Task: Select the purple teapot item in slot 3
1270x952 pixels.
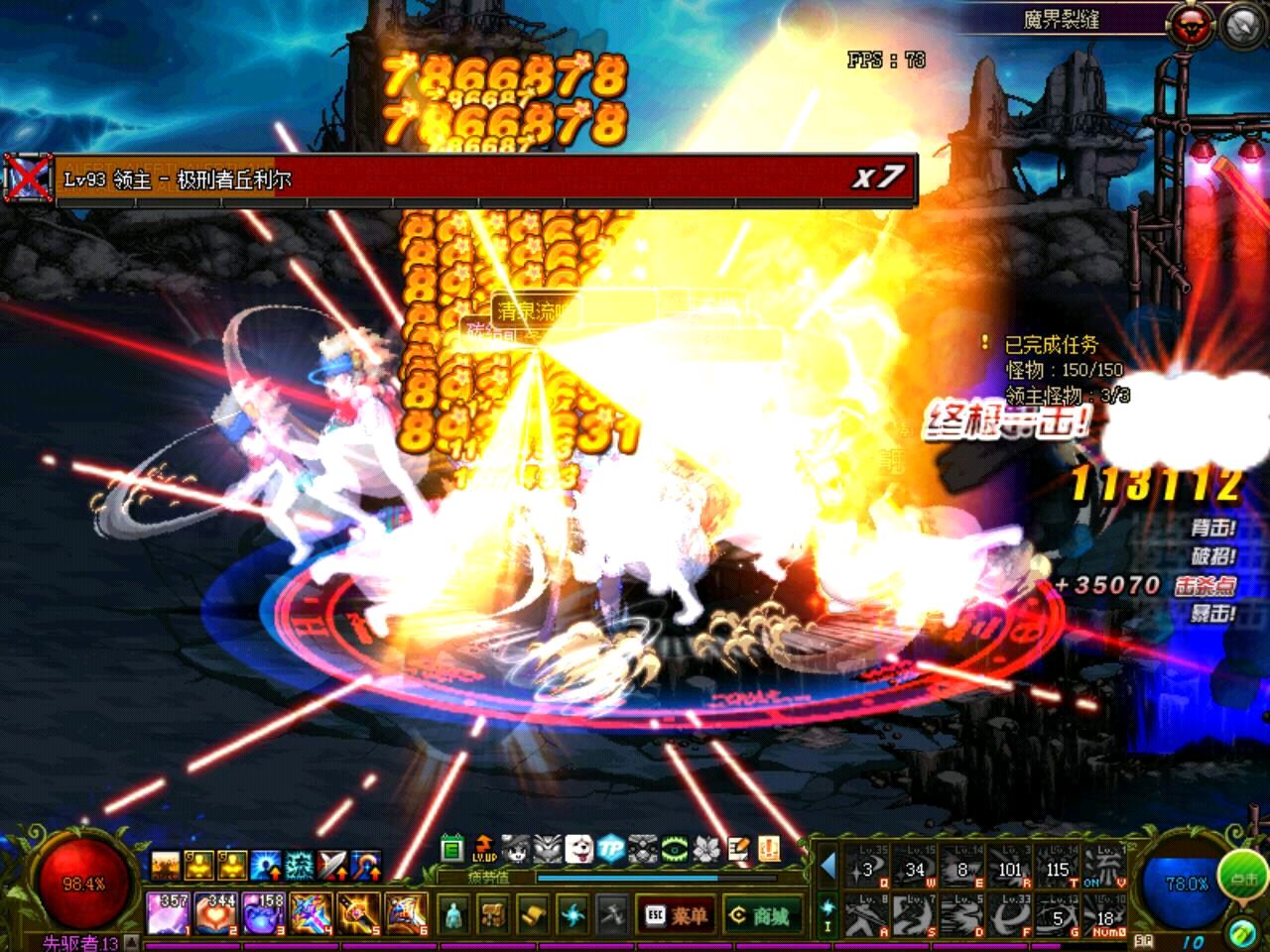Action: click(263, 913)
